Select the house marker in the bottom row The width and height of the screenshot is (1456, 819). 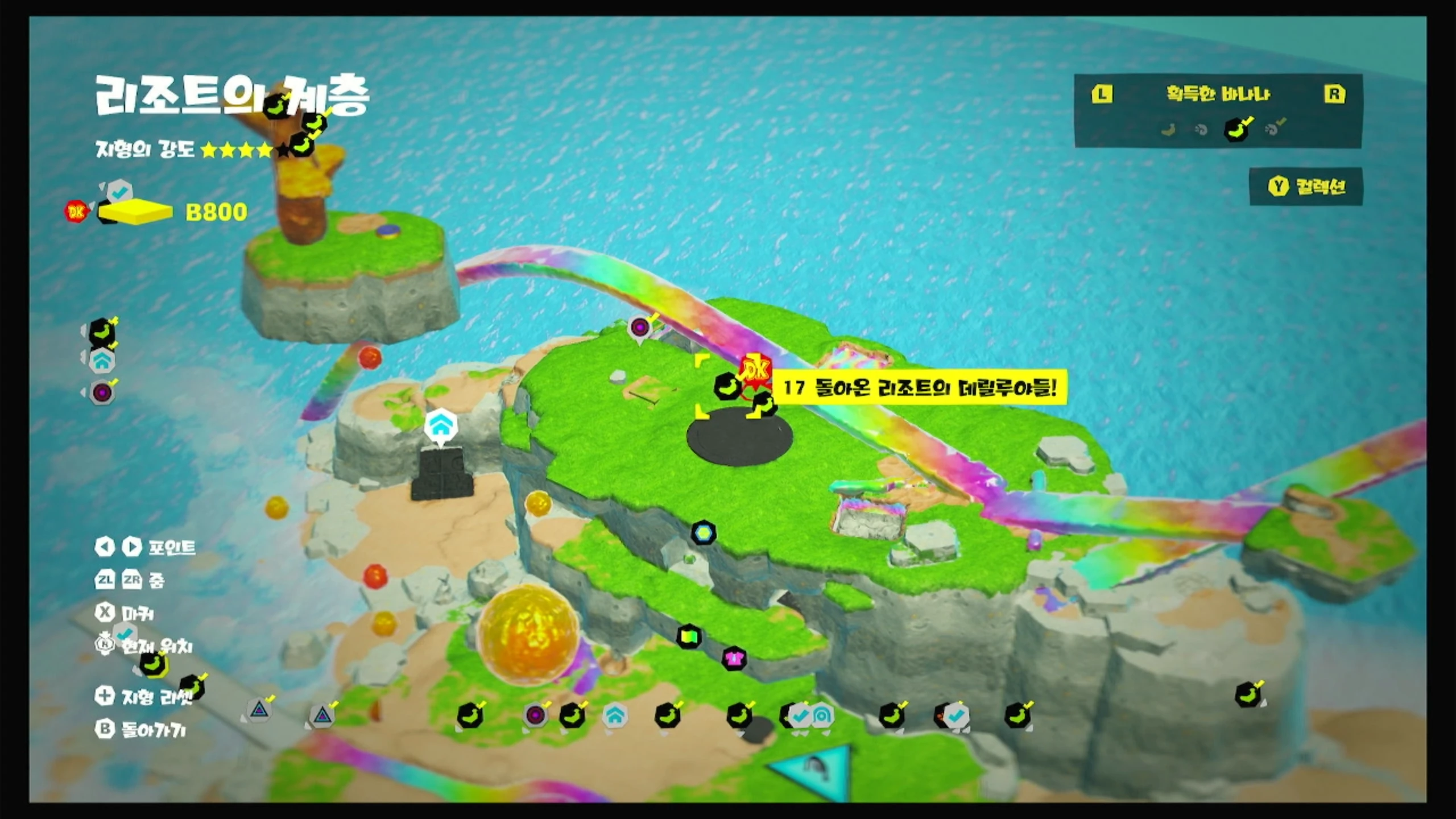tap(615, 715)
